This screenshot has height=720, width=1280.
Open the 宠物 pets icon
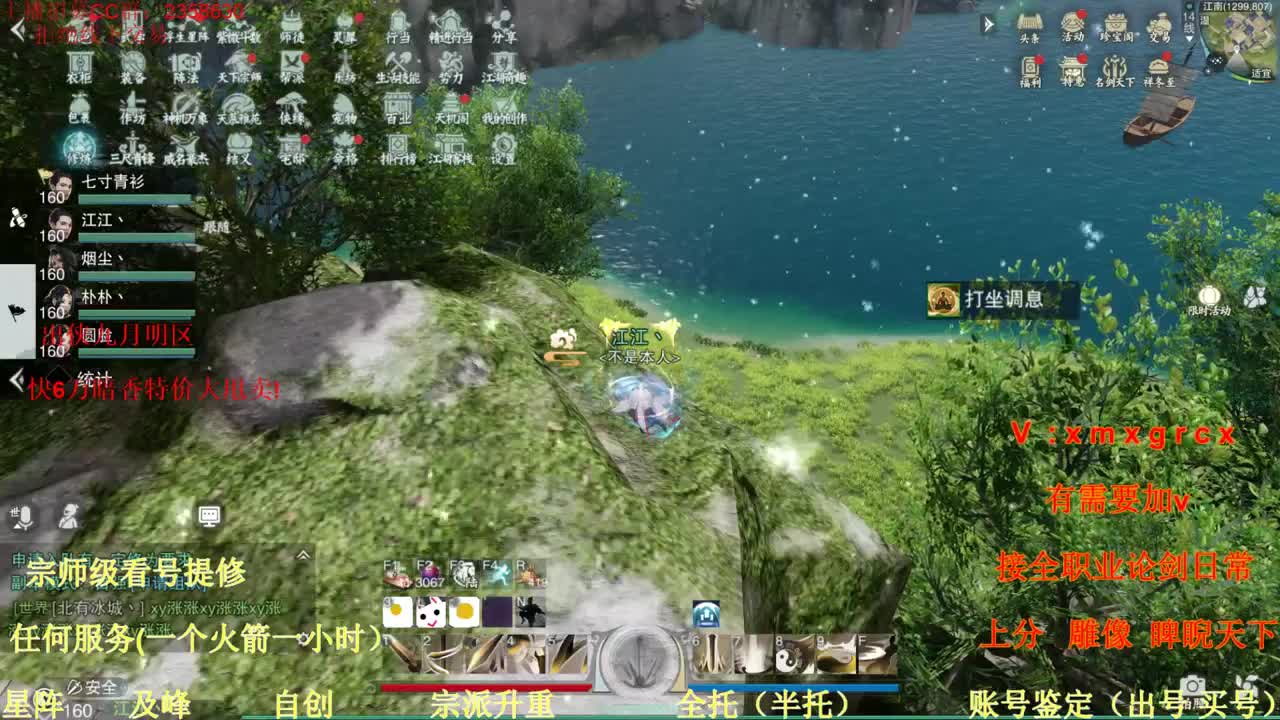[346, 104]
